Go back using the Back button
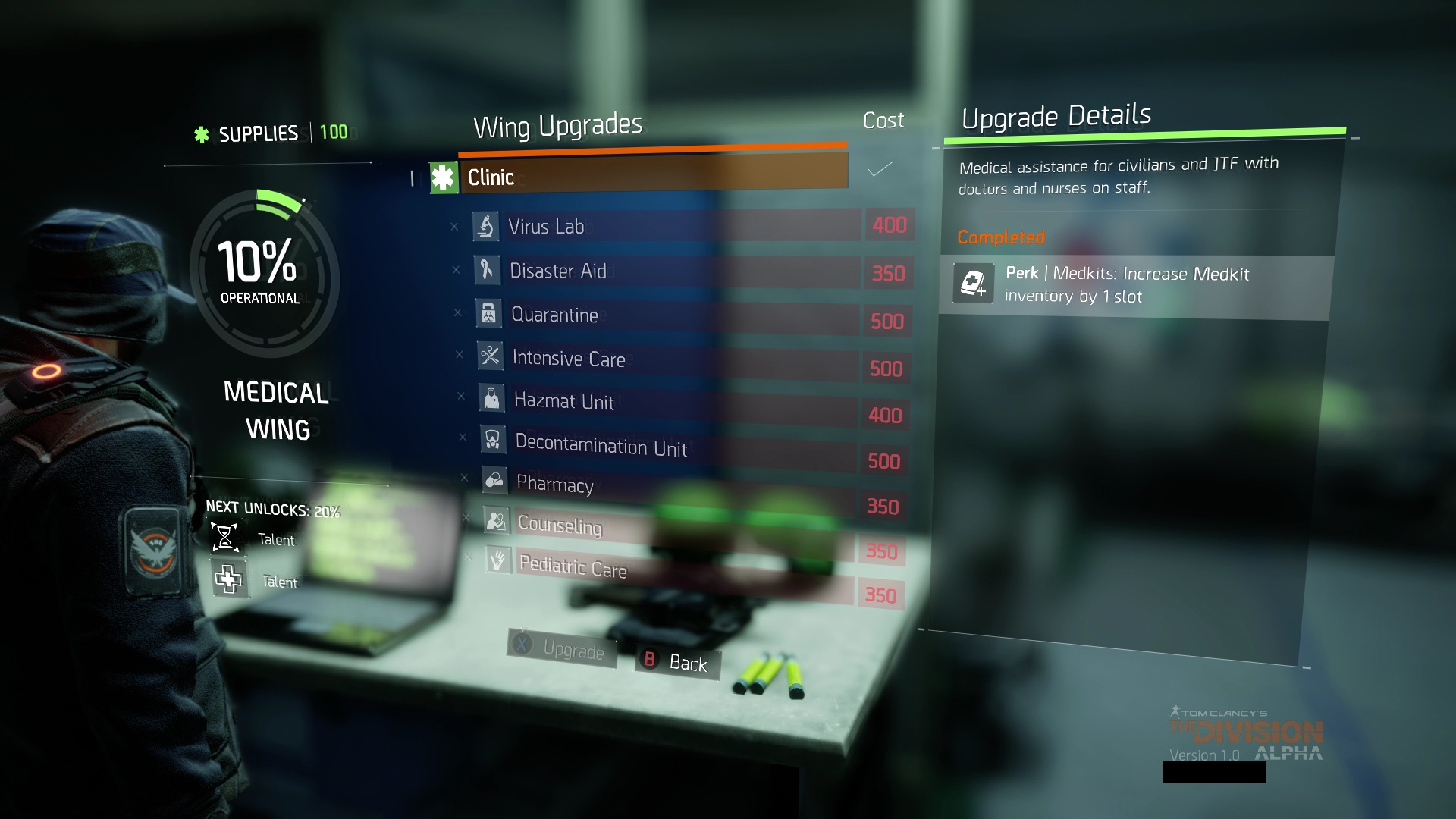This screenshot has height=819, width=1456. click(x=677, y=663)
